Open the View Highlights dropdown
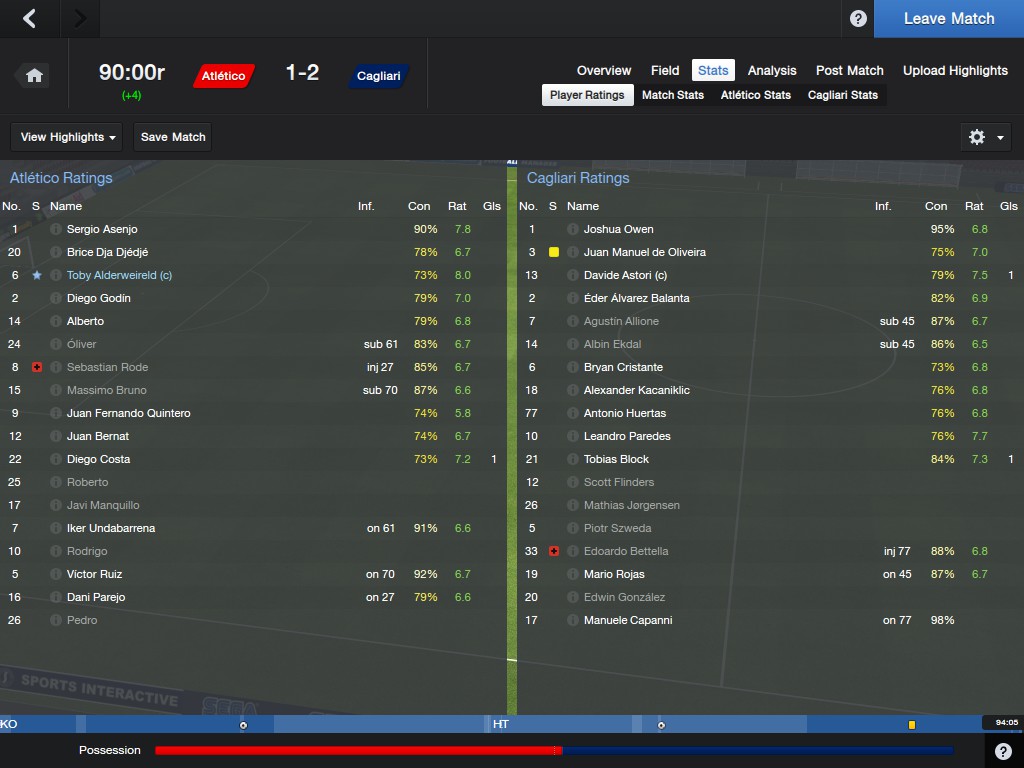Image resolution: width=1024 pixels, height=768 pixels. click(69, 137)
